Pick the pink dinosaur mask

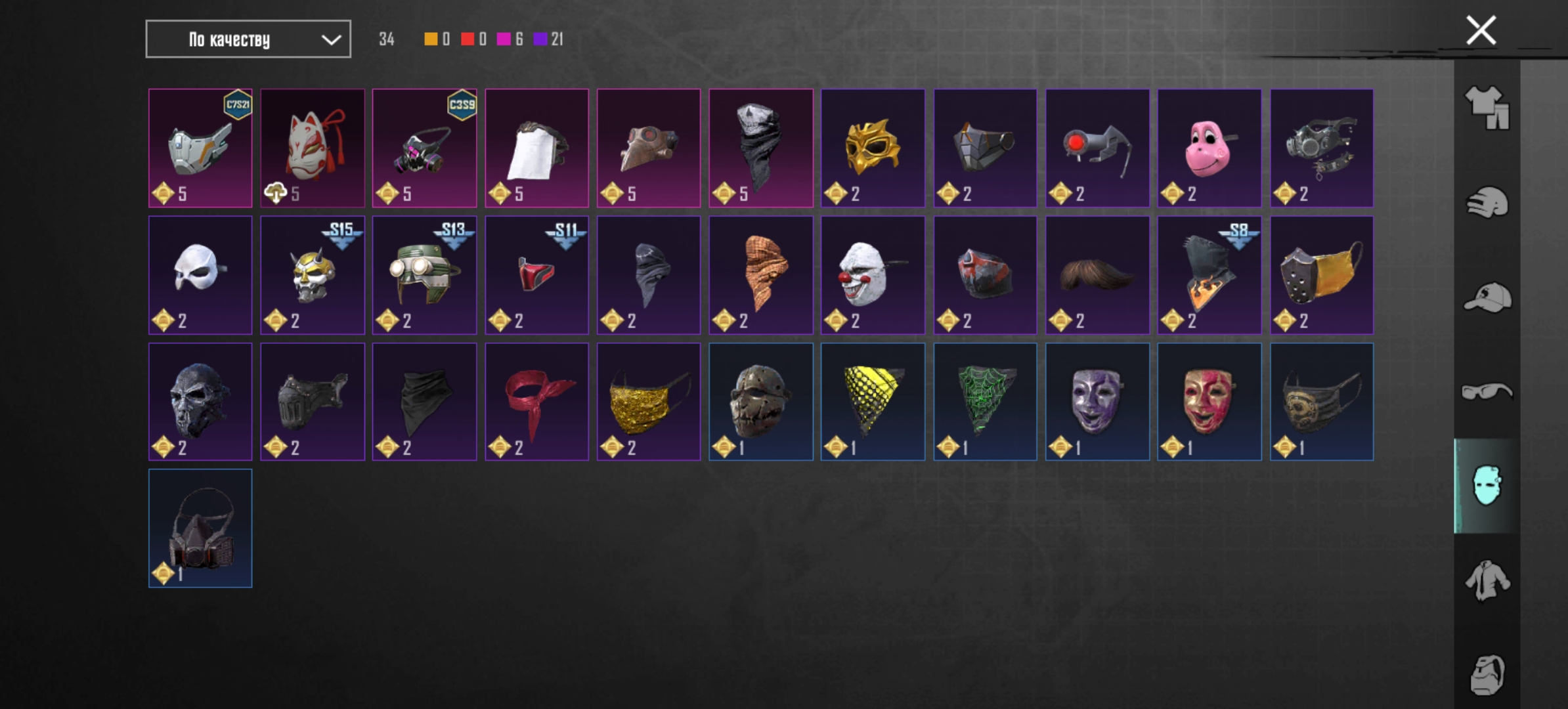(x=1209, y=148)
